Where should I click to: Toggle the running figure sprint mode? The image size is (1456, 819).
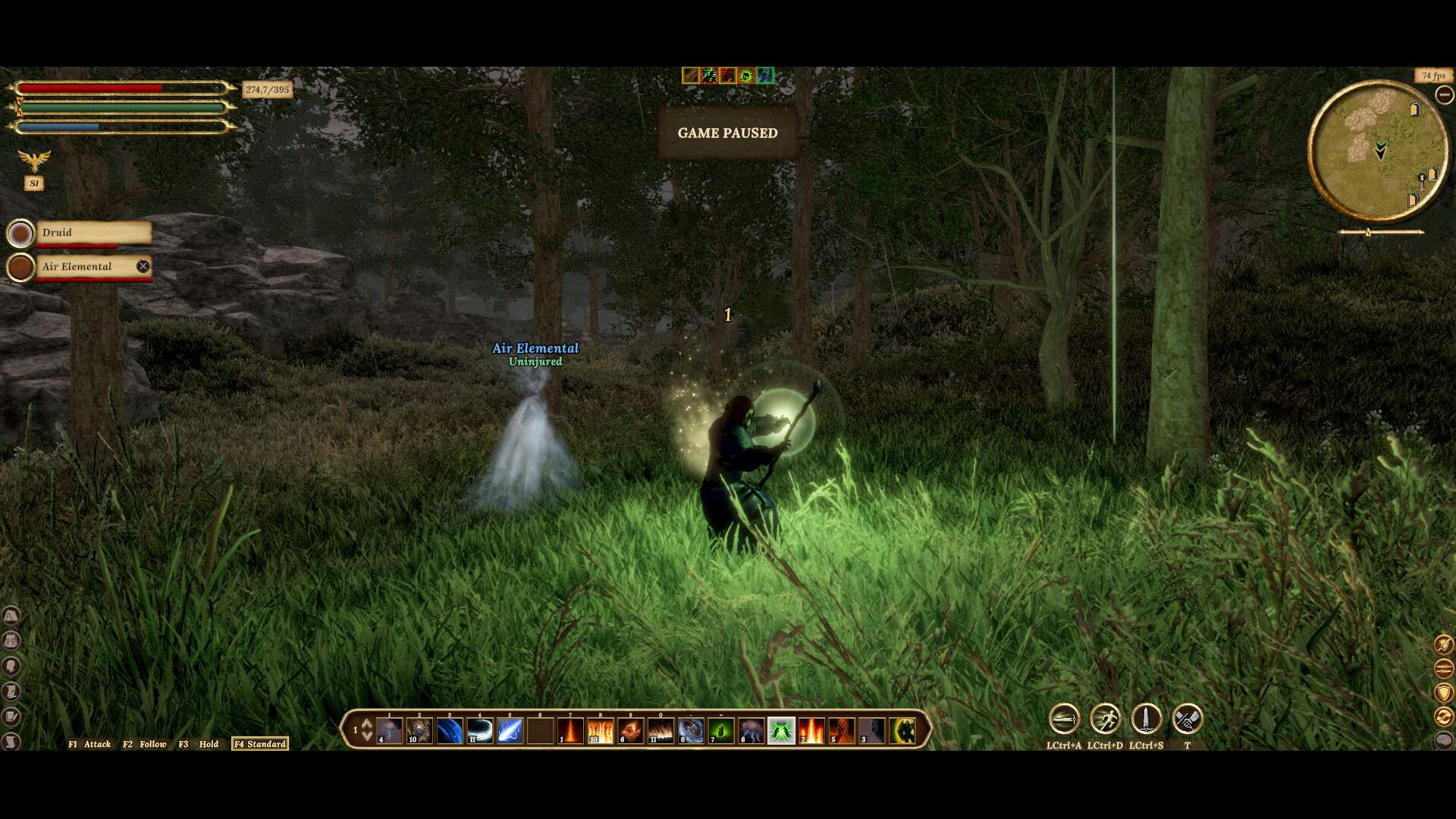(x=1105, y=719)
